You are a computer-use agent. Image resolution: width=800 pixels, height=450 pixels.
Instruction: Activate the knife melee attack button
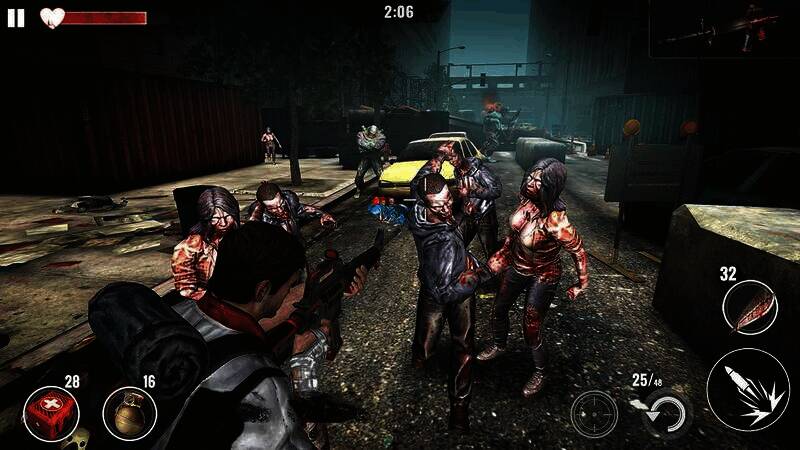749,307
